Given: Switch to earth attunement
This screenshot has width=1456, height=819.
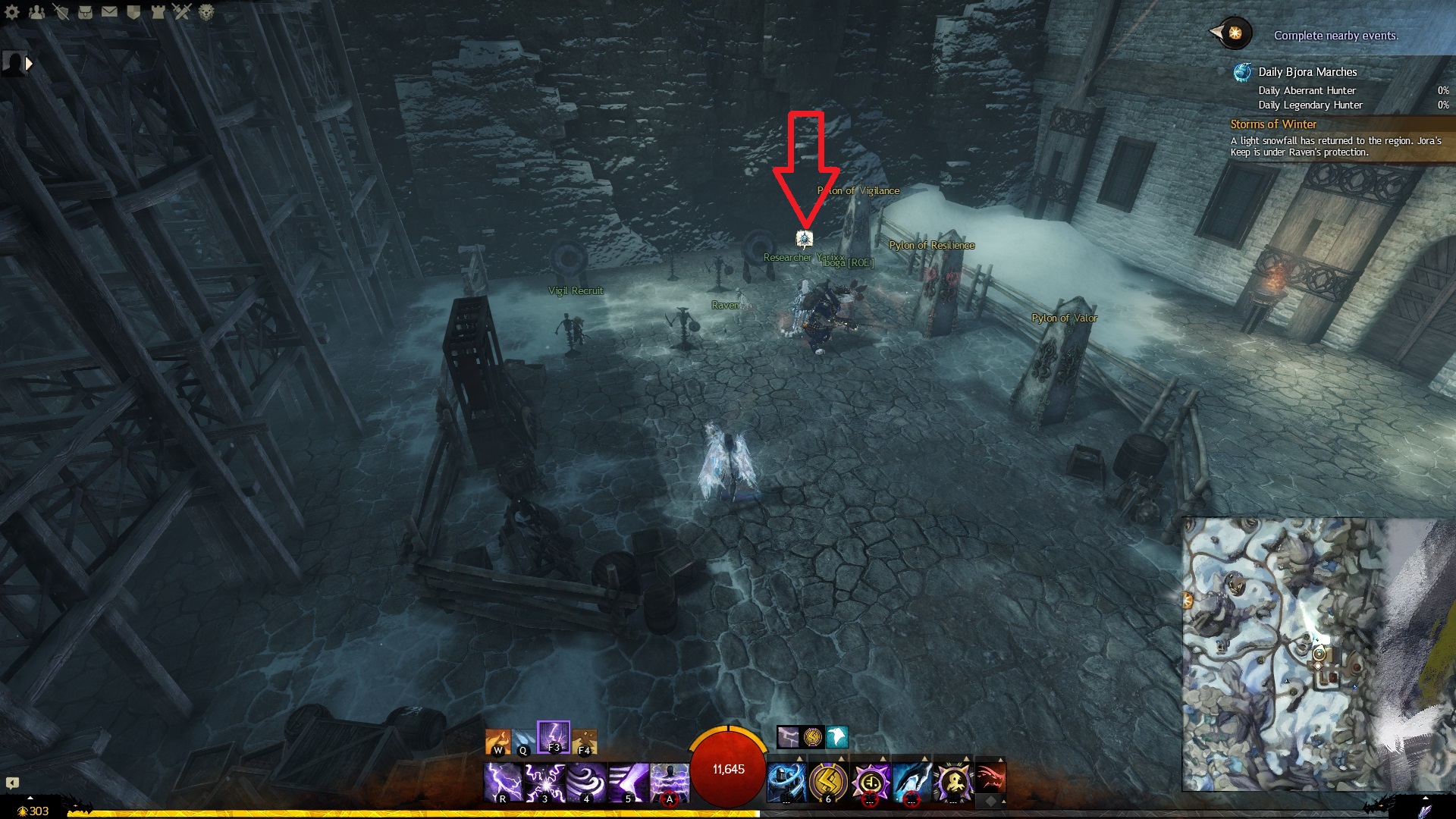Looking at the screenshot, I should pyautogui.click(x=584, y=742).
